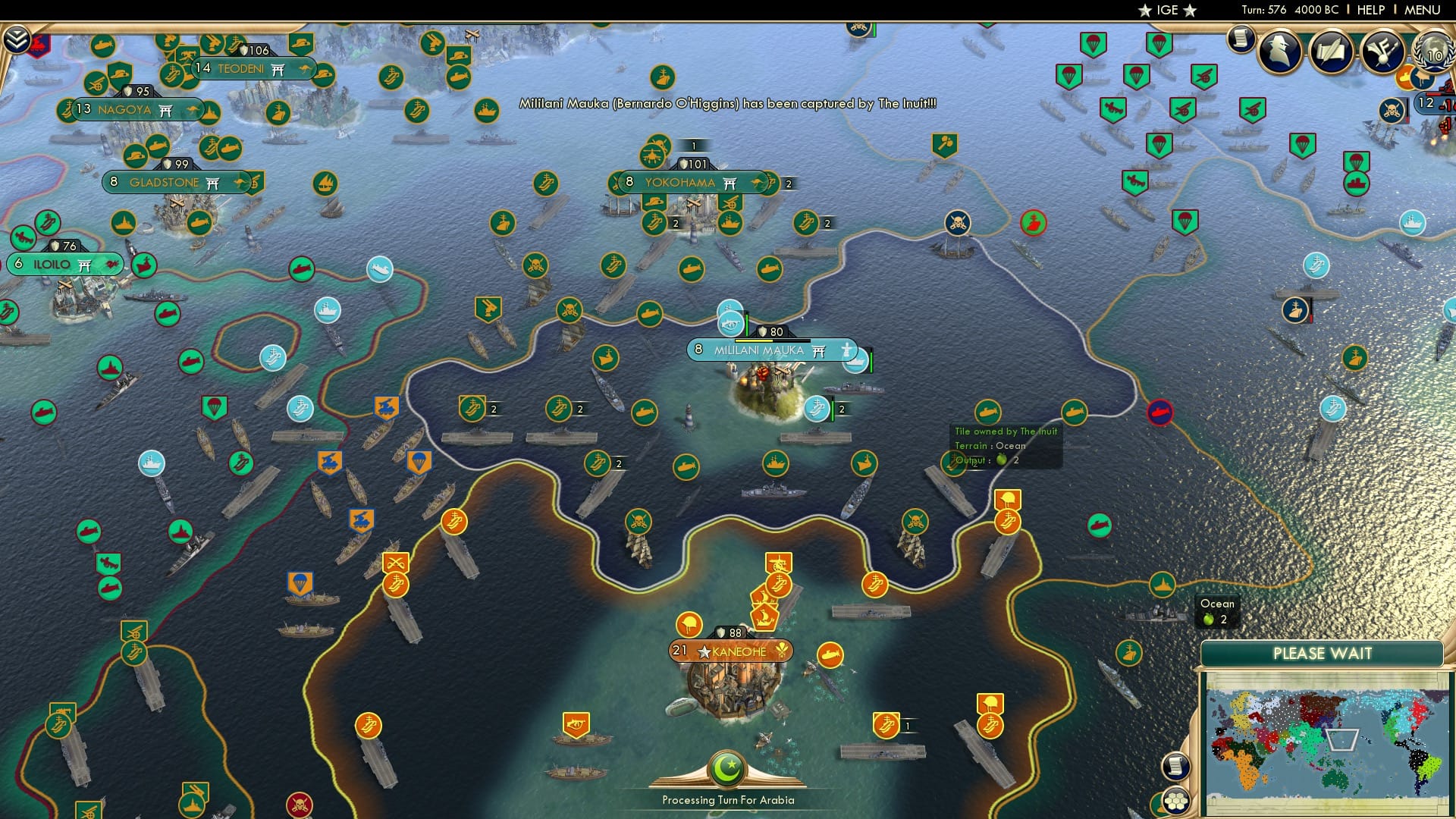Viewport: 1456px width, 819px height.
Task: Click the torii shrine icon on Yokohama banner
Action: [x=730, y=182]
